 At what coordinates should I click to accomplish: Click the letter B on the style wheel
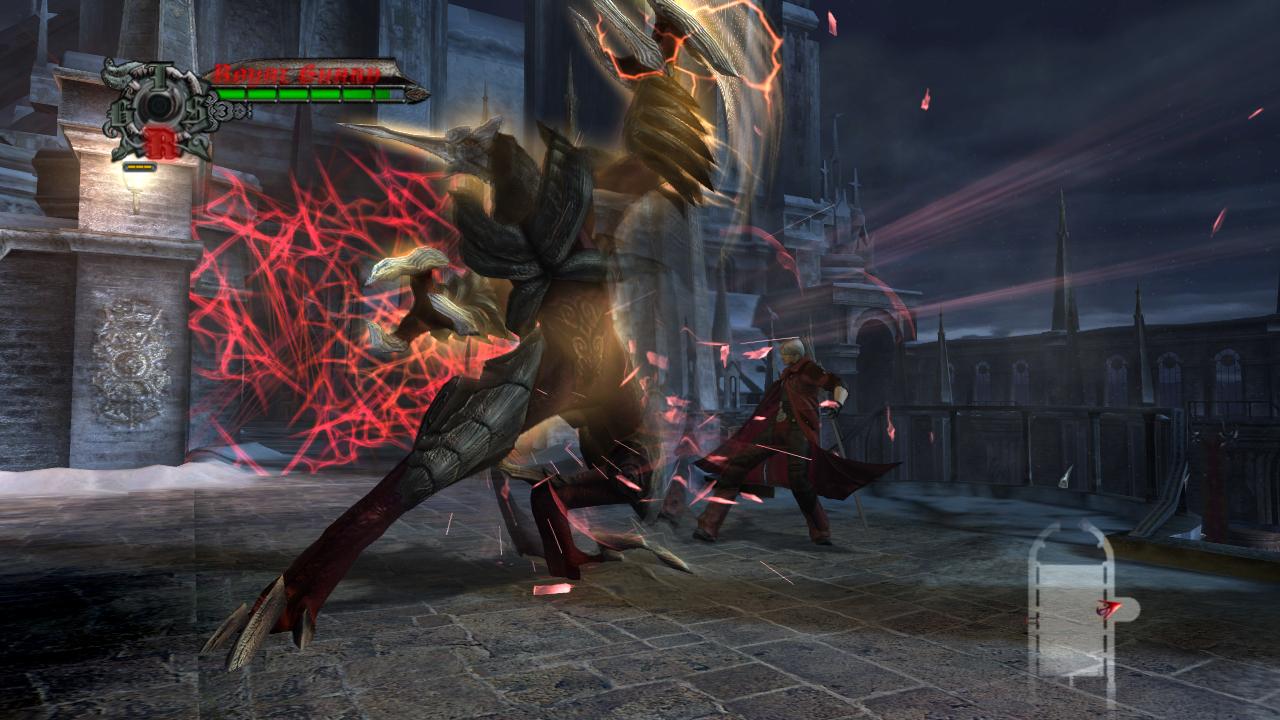[x=120, y=113]
